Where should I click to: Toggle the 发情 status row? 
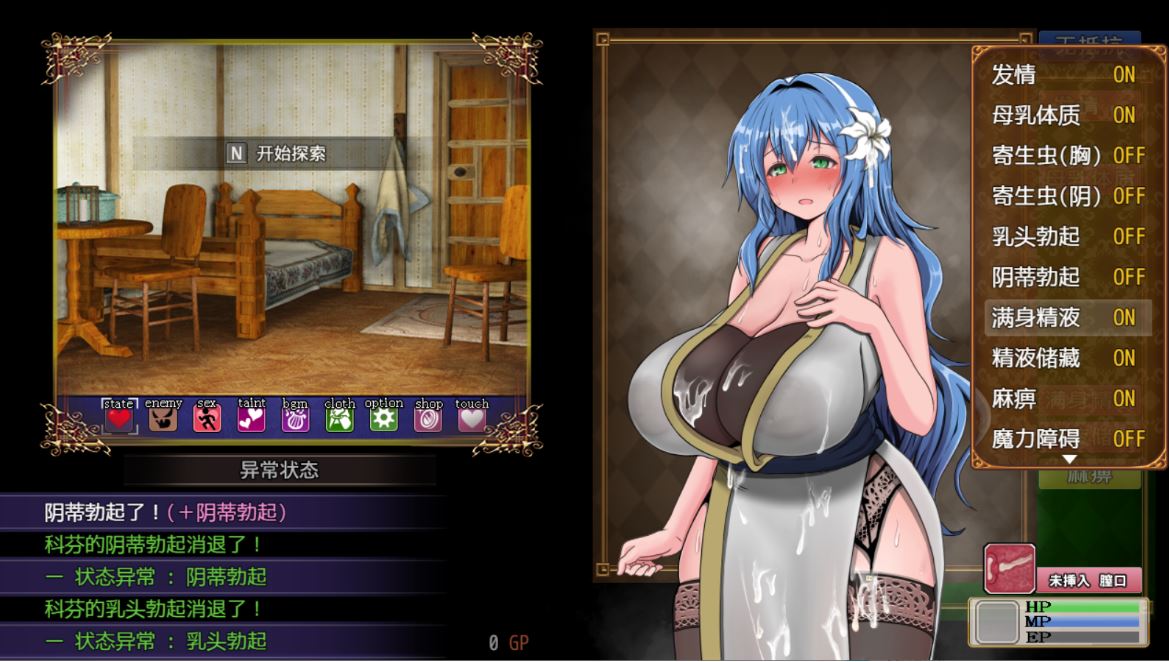(1066, 75)
